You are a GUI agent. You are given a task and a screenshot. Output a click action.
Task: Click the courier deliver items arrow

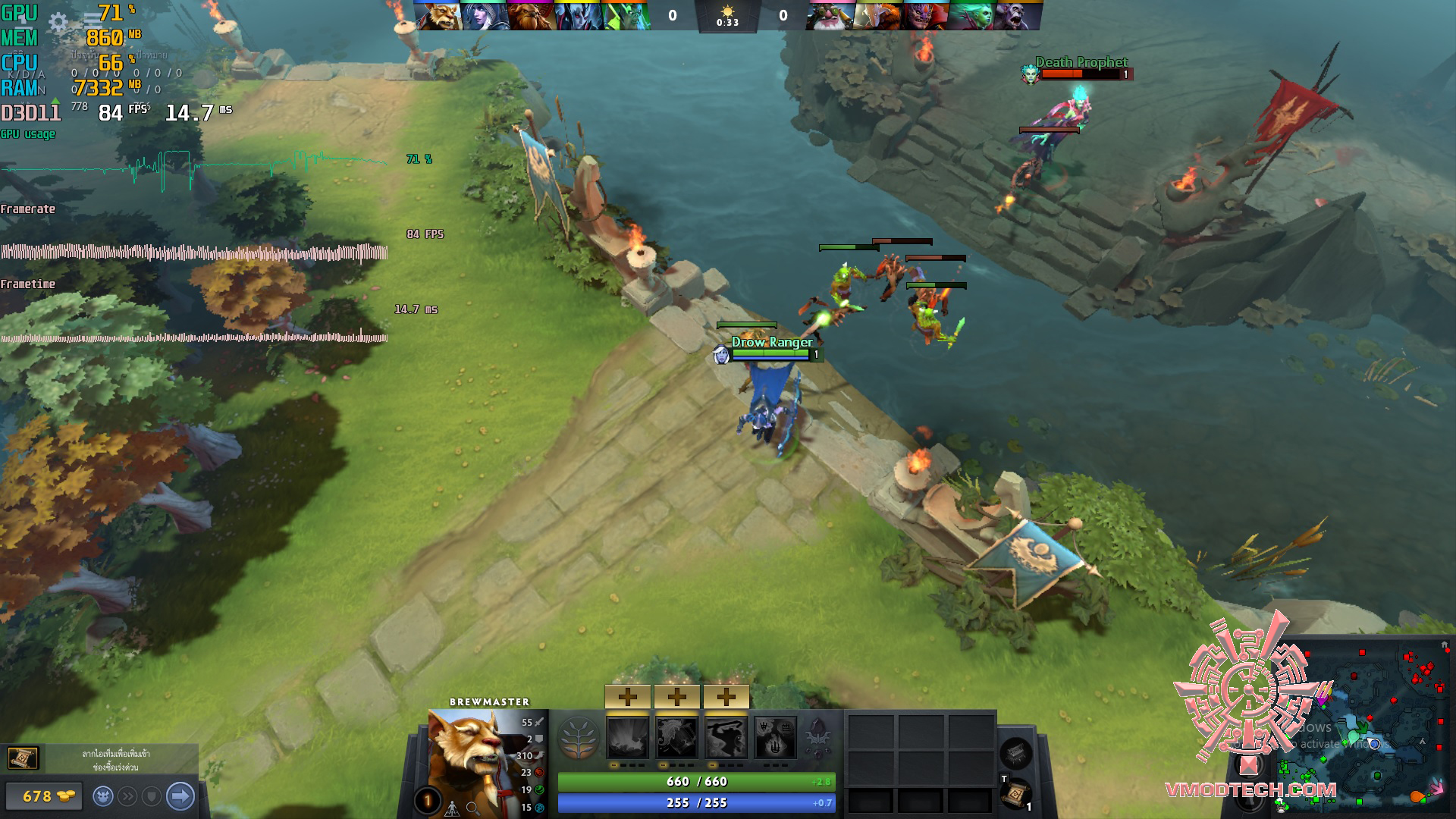(180, 796)
